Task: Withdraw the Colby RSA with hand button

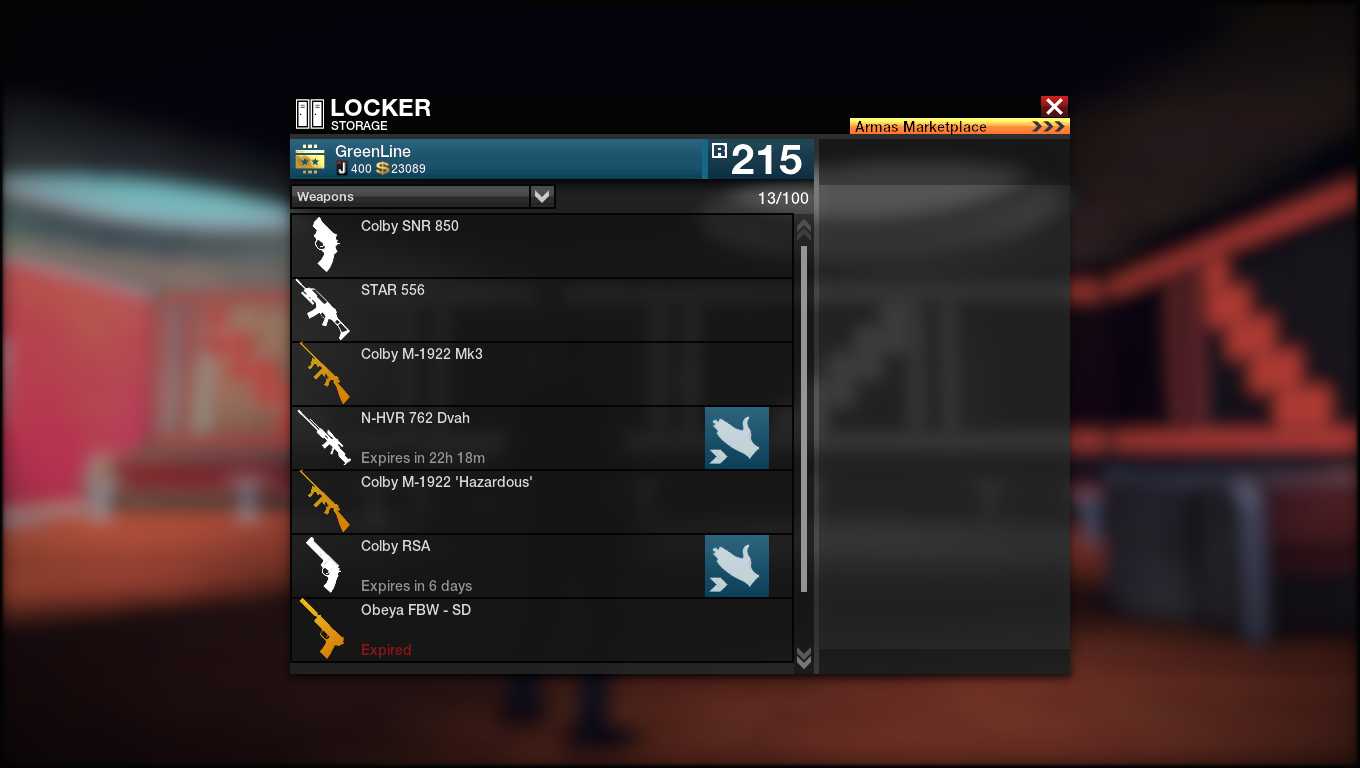Action: [x=737, y=566]
